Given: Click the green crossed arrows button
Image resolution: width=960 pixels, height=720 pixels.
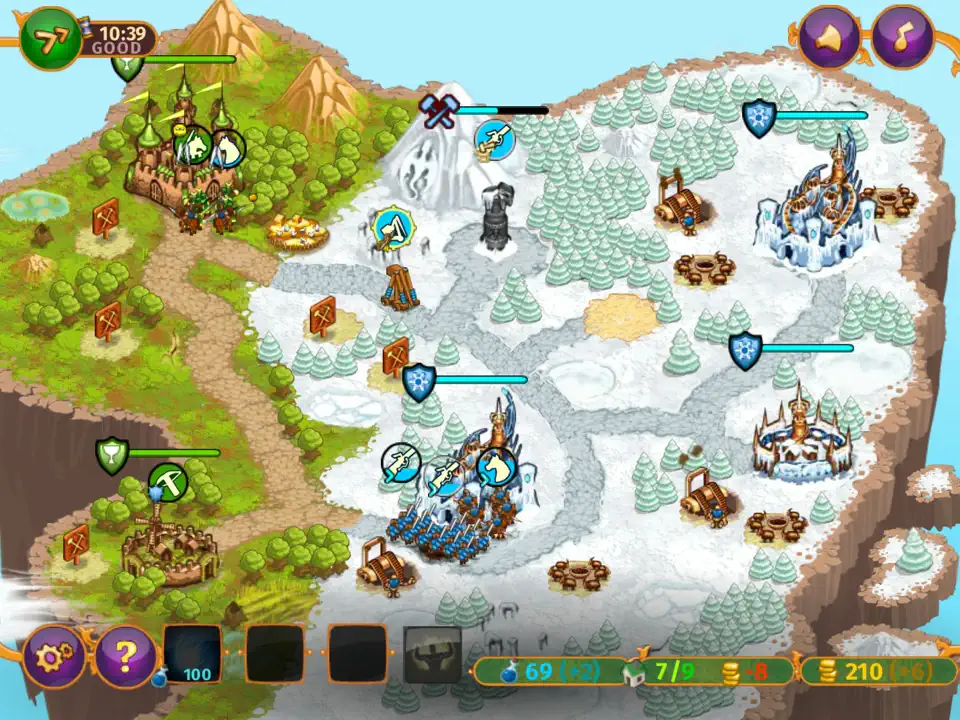Looking at the screenshot, I should [49, 39].
